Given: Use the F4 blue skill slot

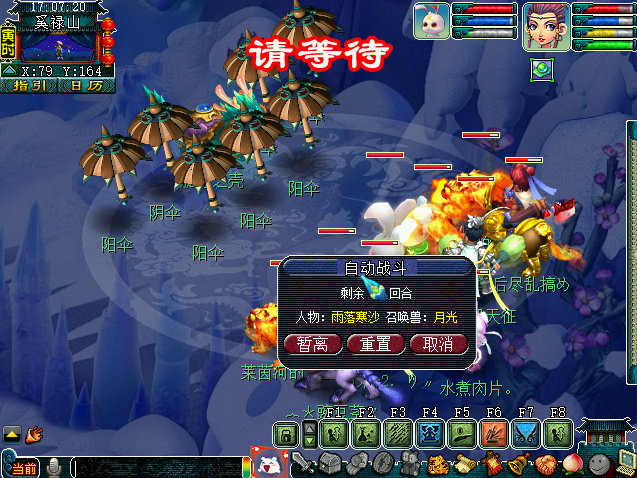Looking at the screenshot, I should click(430, 433).
